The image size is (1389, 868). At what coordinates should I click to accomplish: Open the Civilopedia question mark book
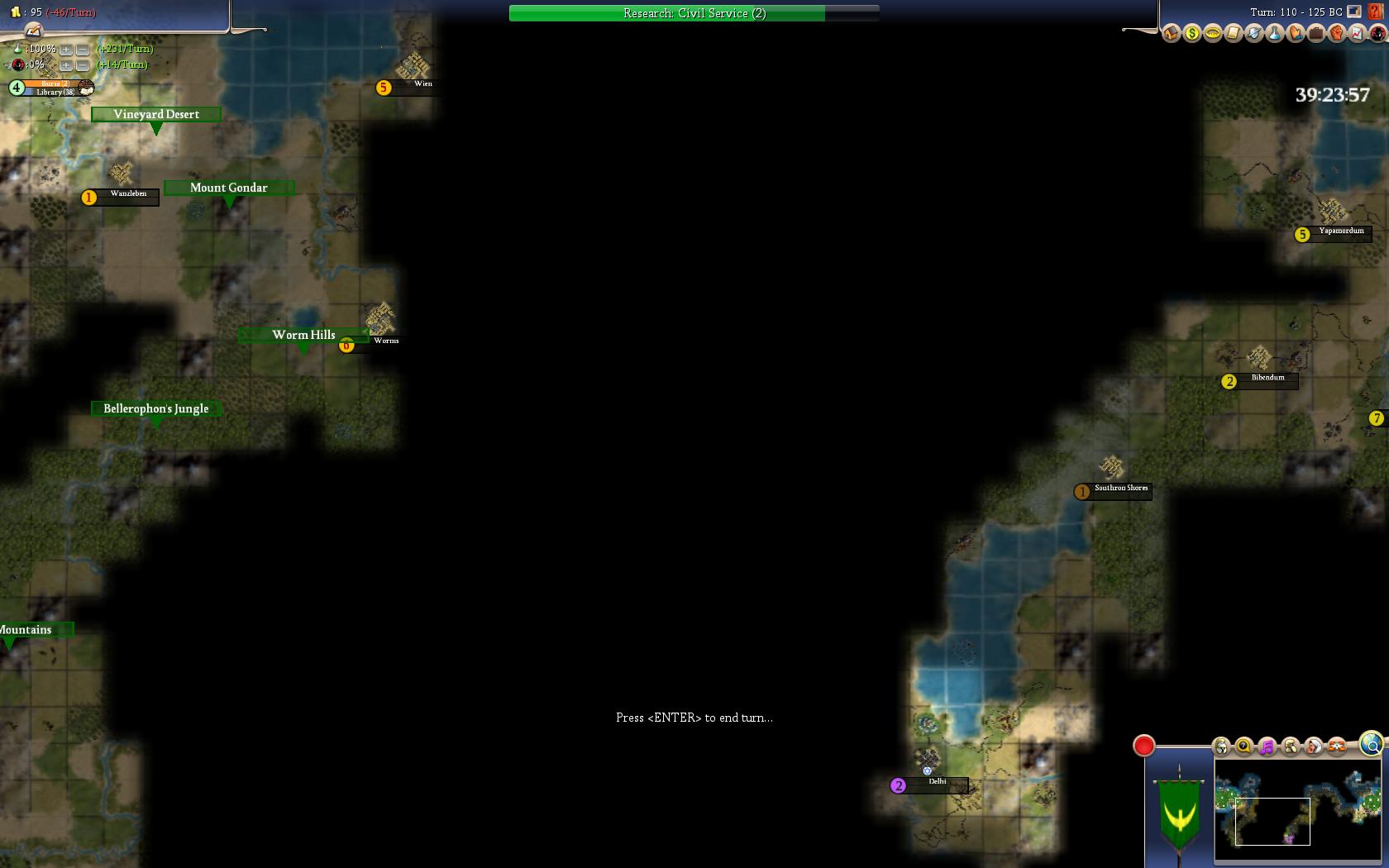(1376, 12)
